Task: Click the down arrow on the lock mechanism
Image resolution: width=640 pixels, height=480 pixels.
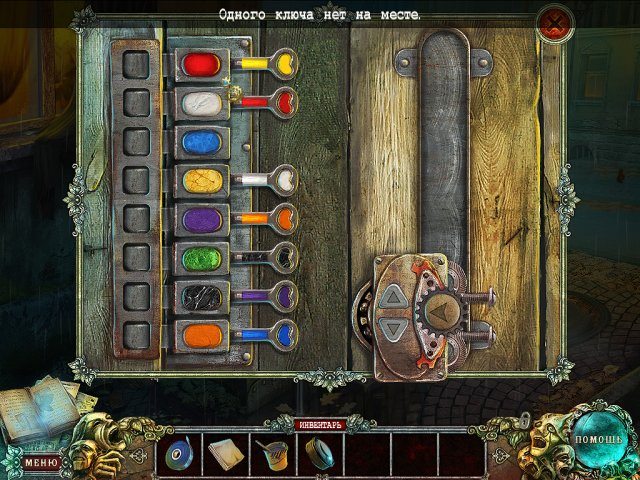Action: tap(395, 328)
